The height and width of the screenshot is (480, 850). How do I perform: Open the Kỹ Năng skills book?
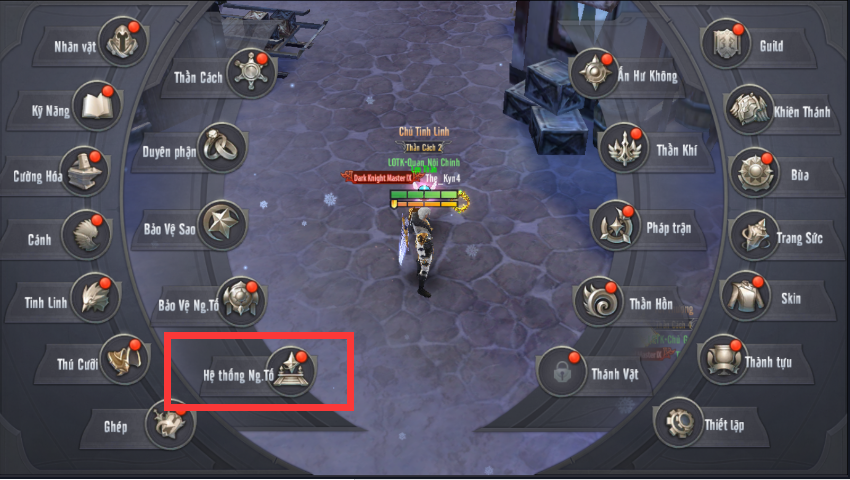[97, 106]
